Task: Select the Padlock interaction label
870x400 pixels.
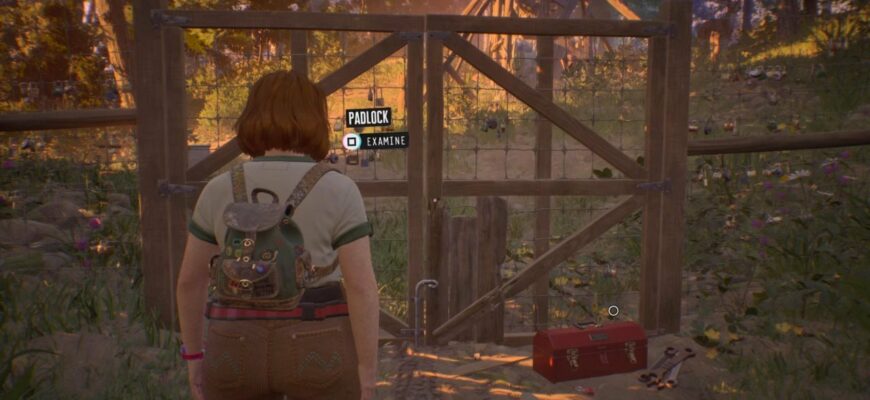Action: 368,118
